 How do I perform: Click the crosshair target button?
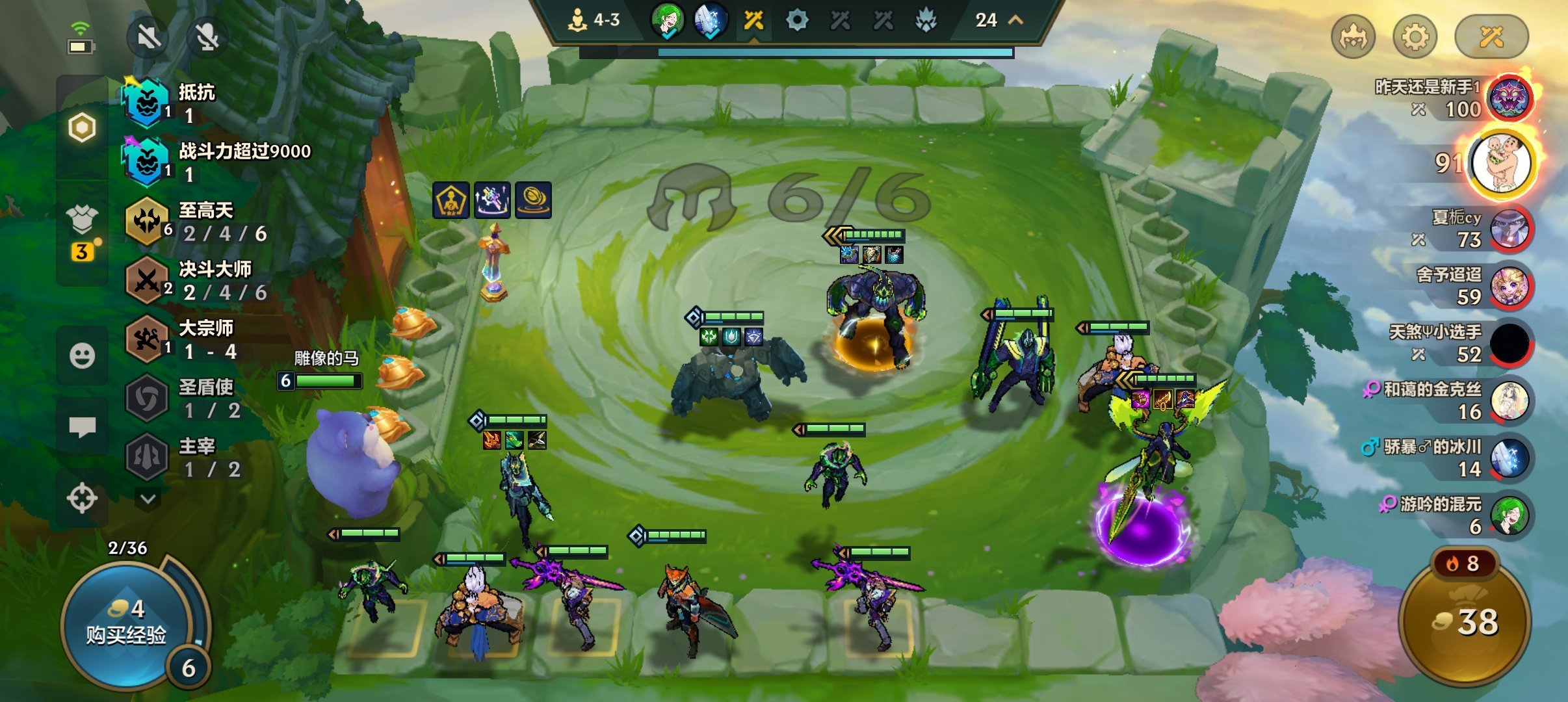(82, 499)
